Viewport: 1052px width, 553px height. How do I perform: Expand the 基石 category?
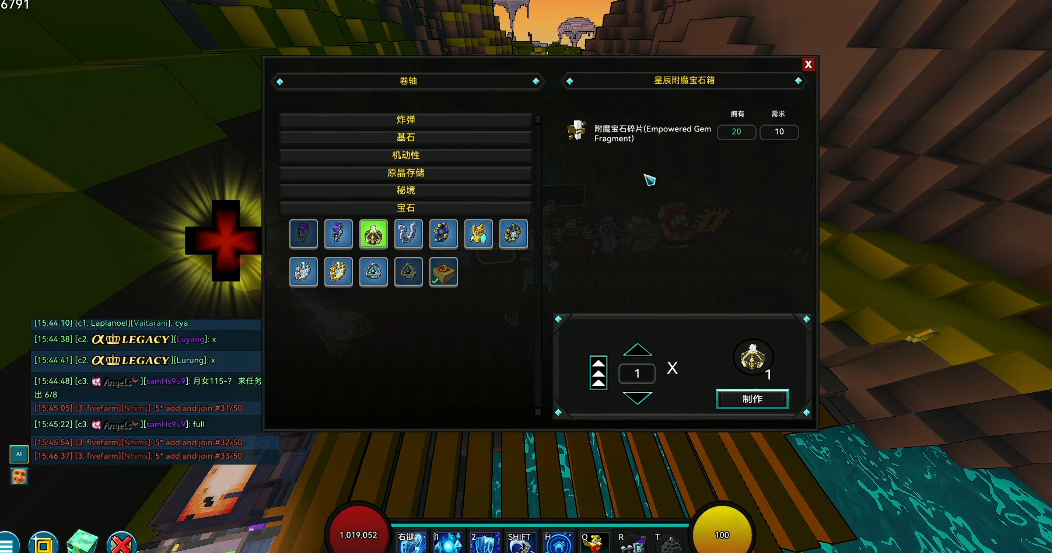pyautogui.click(x=405, y=138)
